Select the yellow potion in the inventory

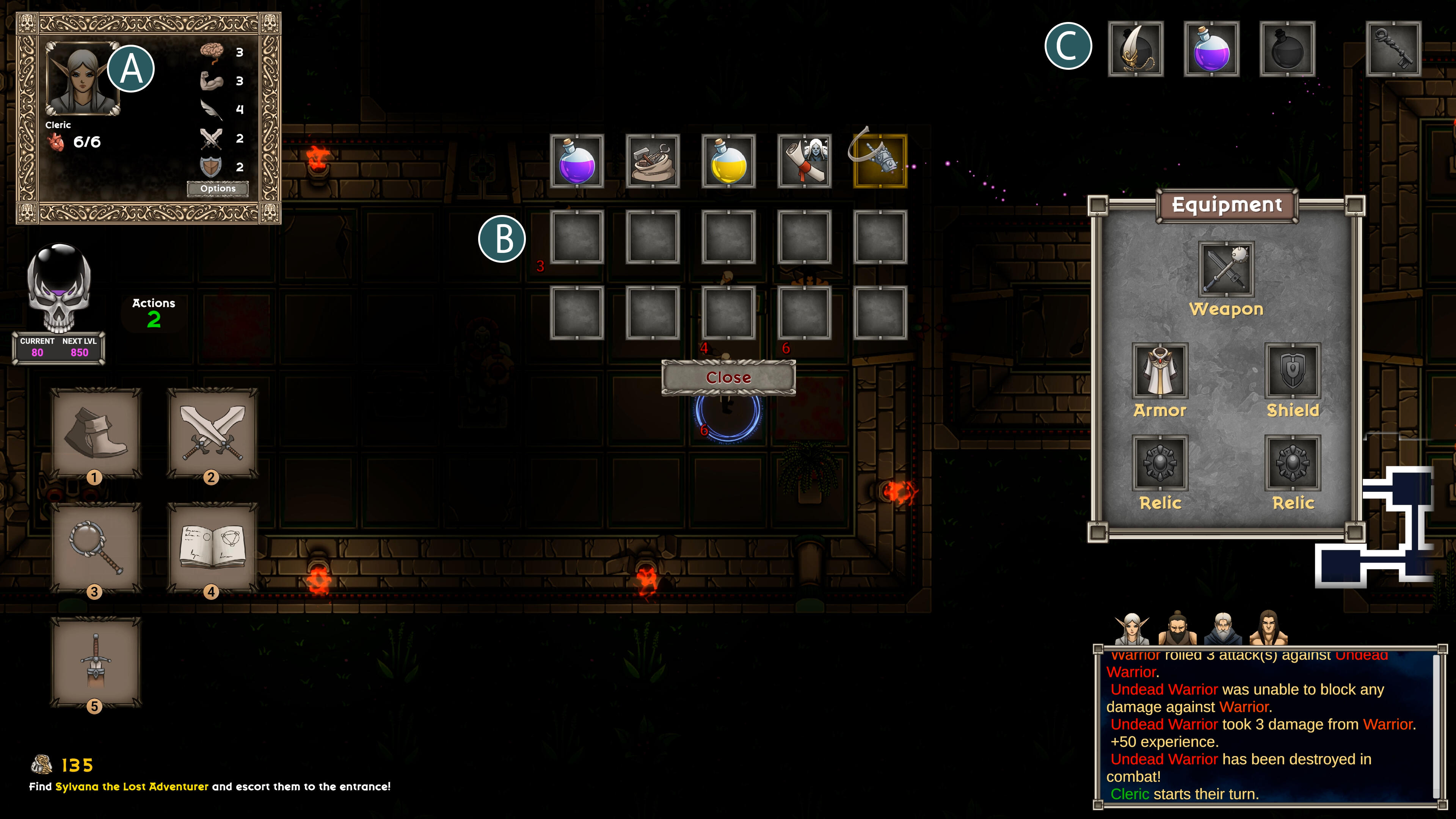[x=728, y=161]
